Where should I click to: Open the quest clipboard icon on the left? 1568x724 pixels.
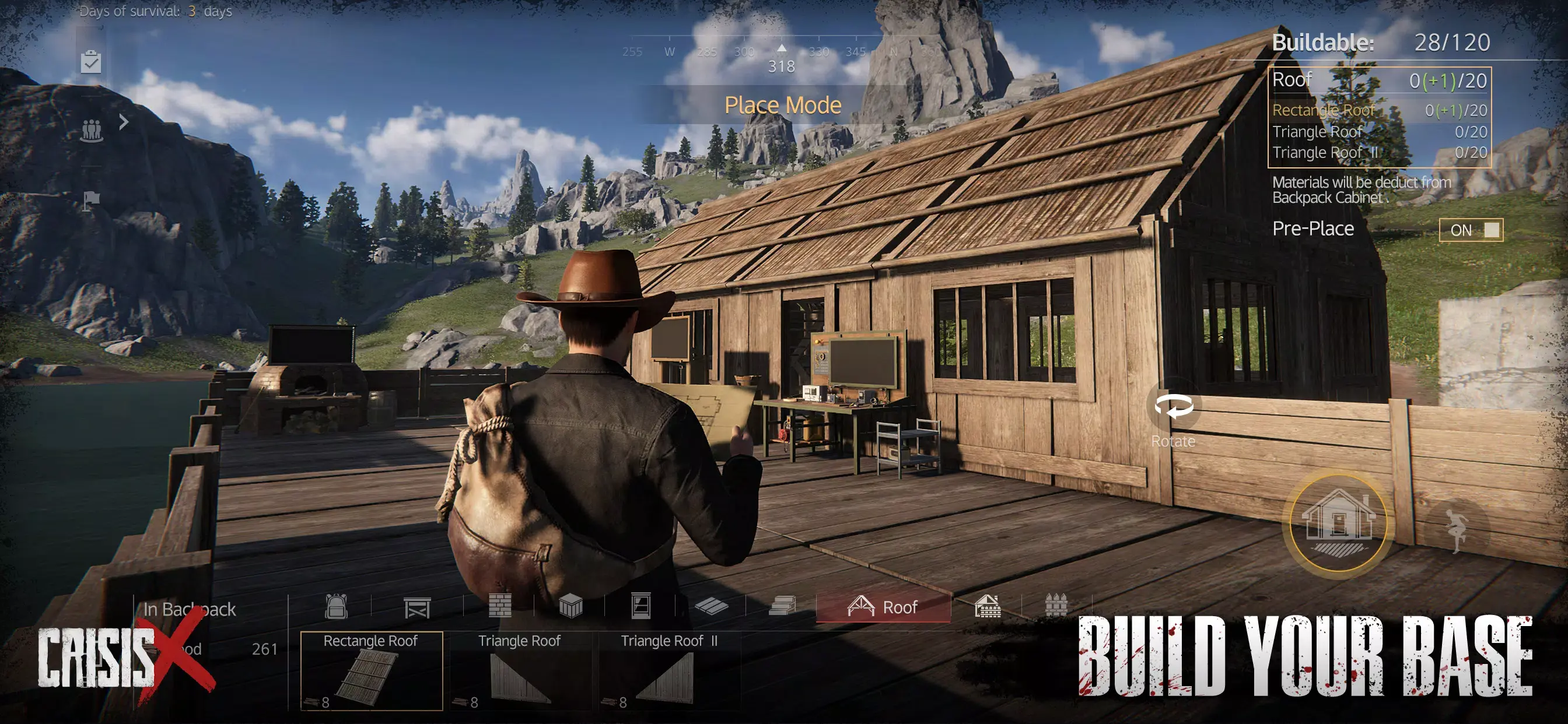[92, 61]
